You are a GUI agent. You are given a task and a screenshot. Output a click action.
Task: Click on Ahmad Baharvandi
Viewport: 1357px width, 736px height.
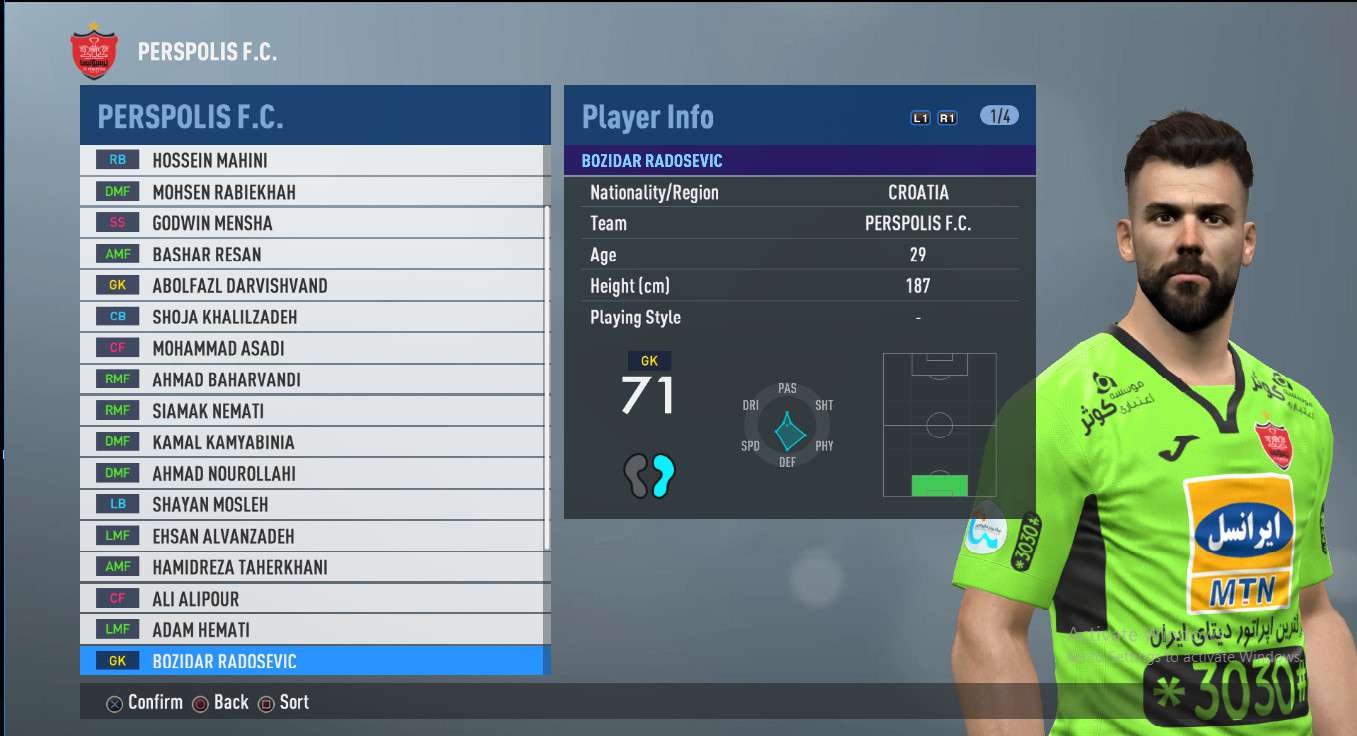click(x=312, y=379)
